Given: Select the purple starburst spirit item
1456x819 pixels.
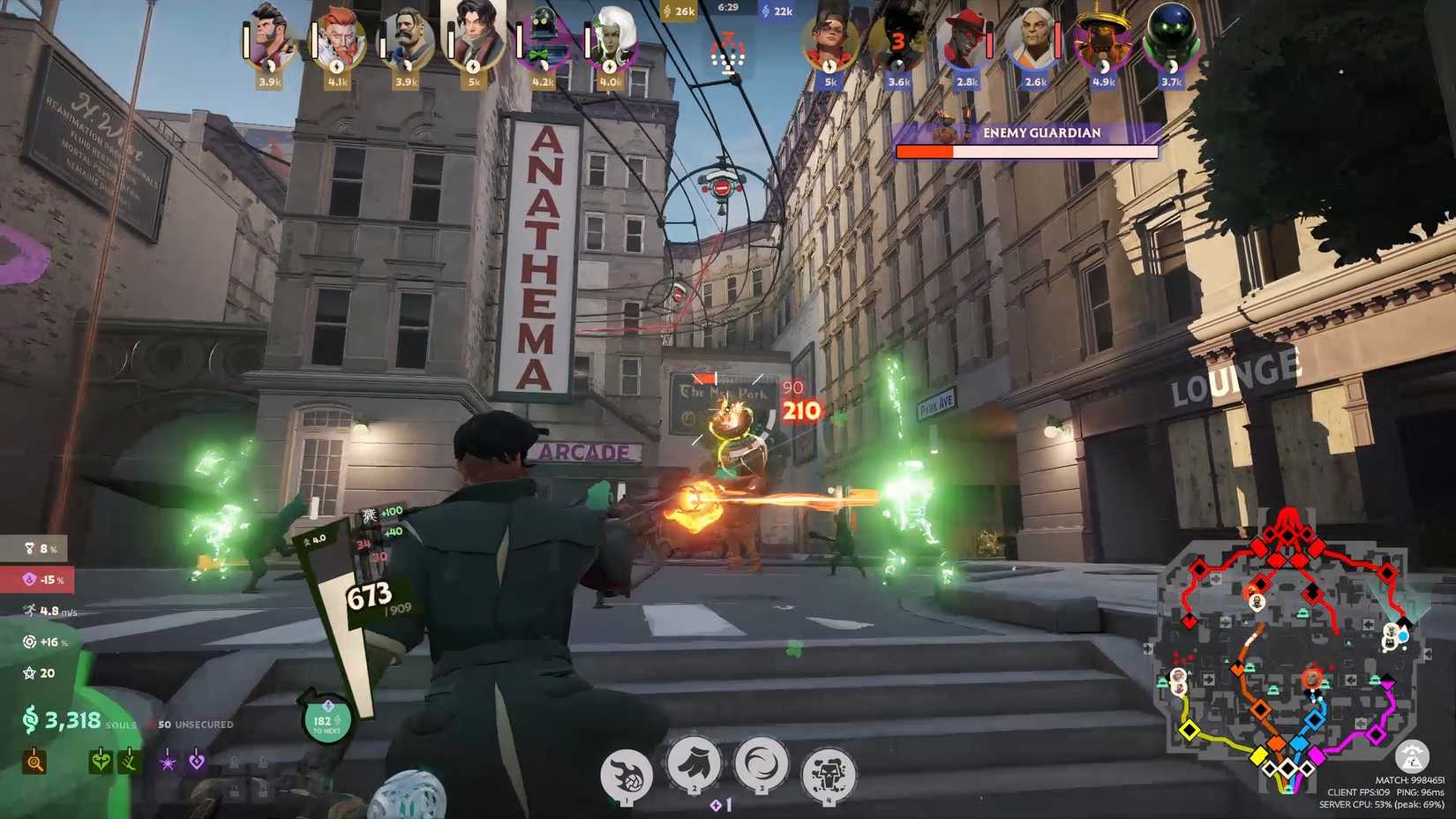Looking at the screenshot, I should pyautogui.click(x=168, y=761).
